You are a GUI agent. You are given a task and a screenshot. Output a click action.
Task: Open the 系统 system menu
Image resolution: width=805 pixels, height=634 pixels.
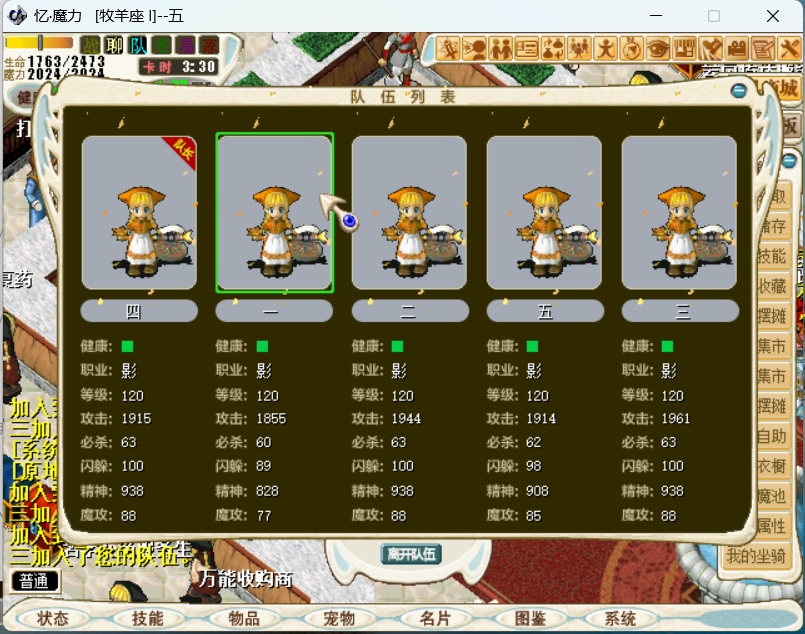tap(620, 619)
